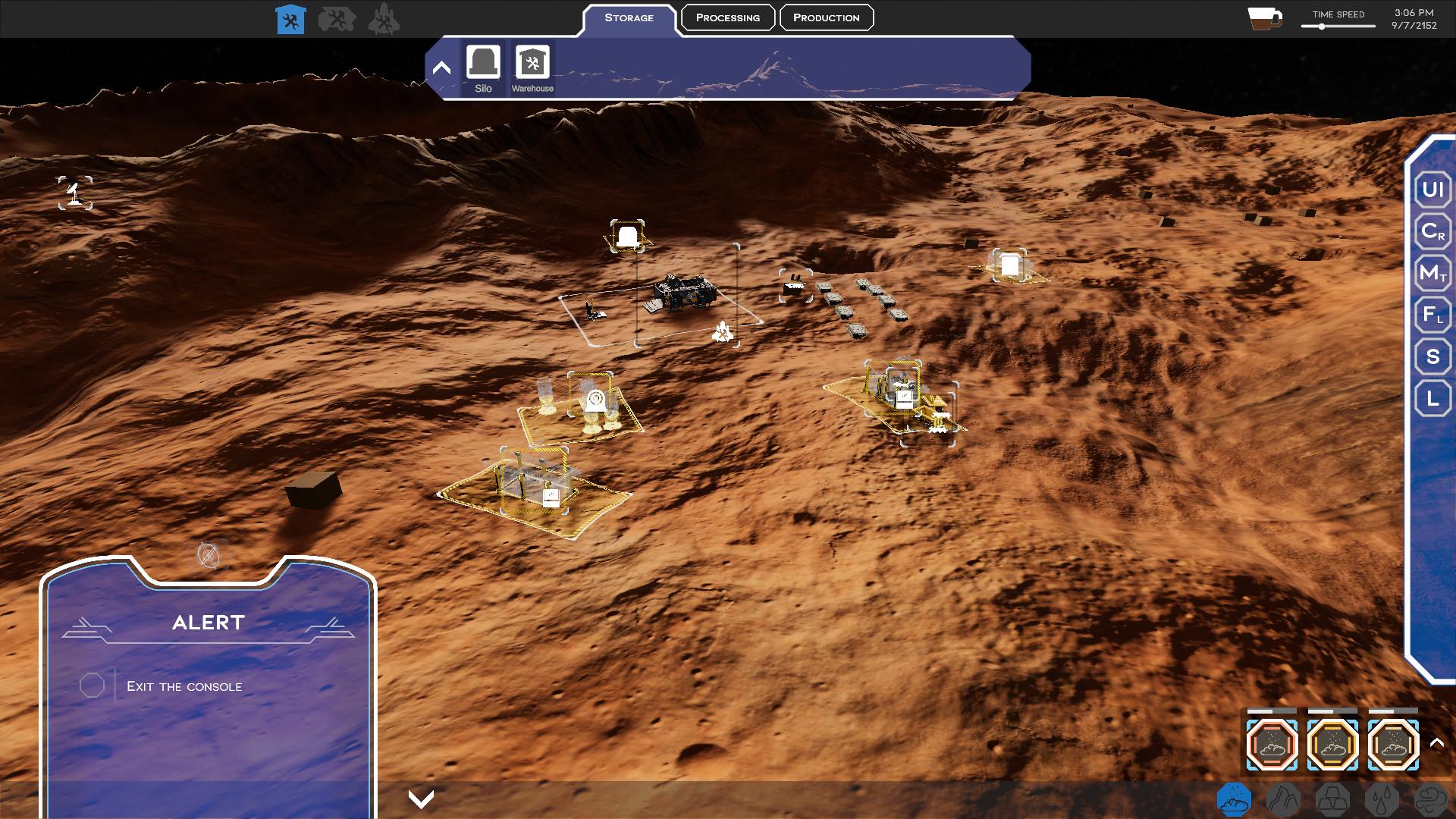1456x819 pixels.
Task: Open the rocket construction mode icon
Action: tap(384, 20)
